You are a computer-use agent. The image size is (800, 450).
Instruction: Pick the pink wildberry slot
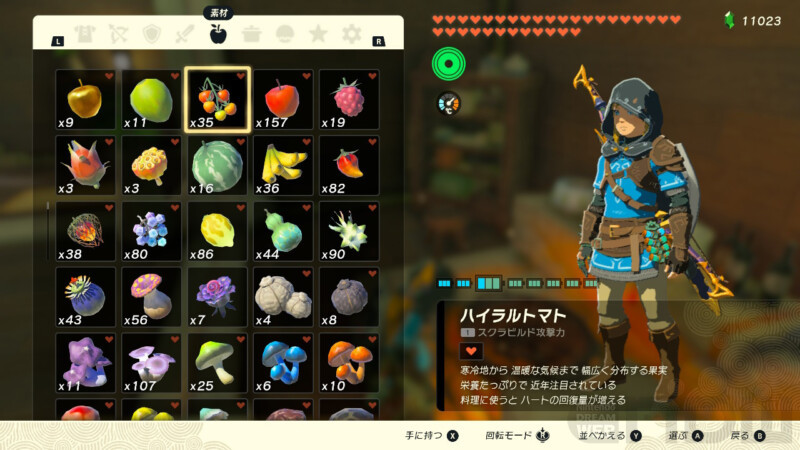coord(349,100)
